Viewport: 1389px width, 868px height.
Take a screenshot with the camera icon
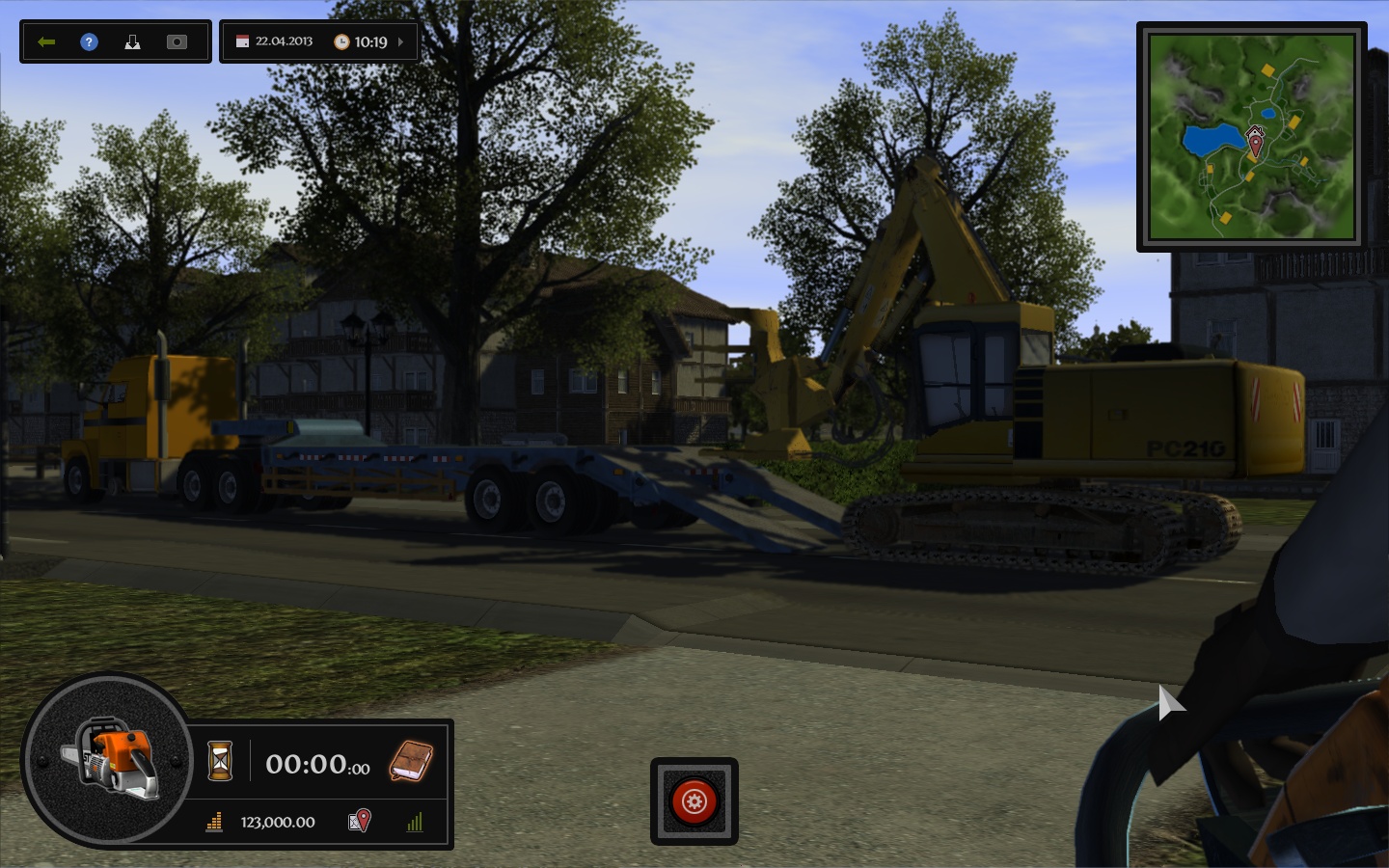pos(176,41)
